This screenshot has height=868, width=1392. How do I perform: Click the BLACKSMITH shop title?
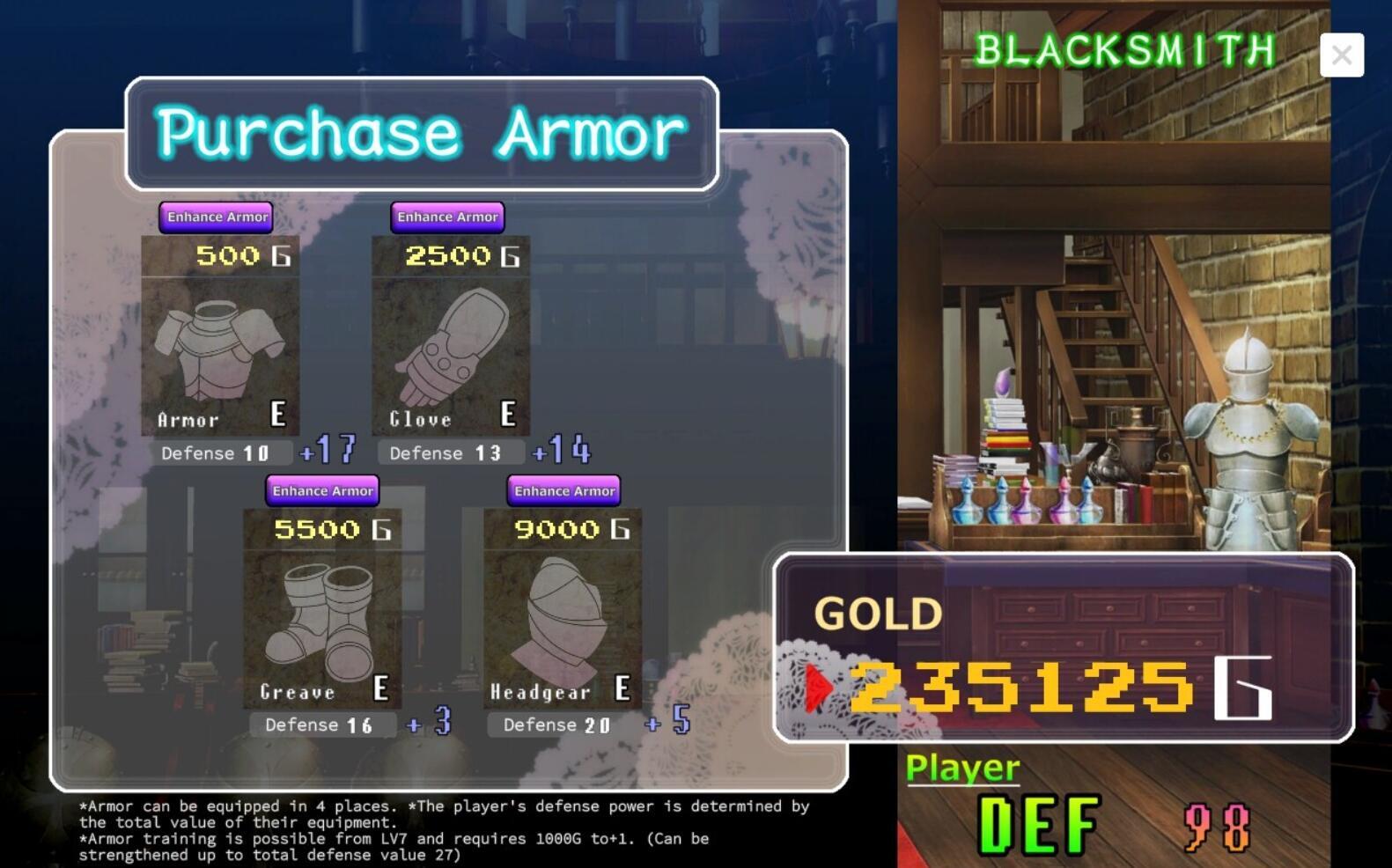tap(1125, 51)
